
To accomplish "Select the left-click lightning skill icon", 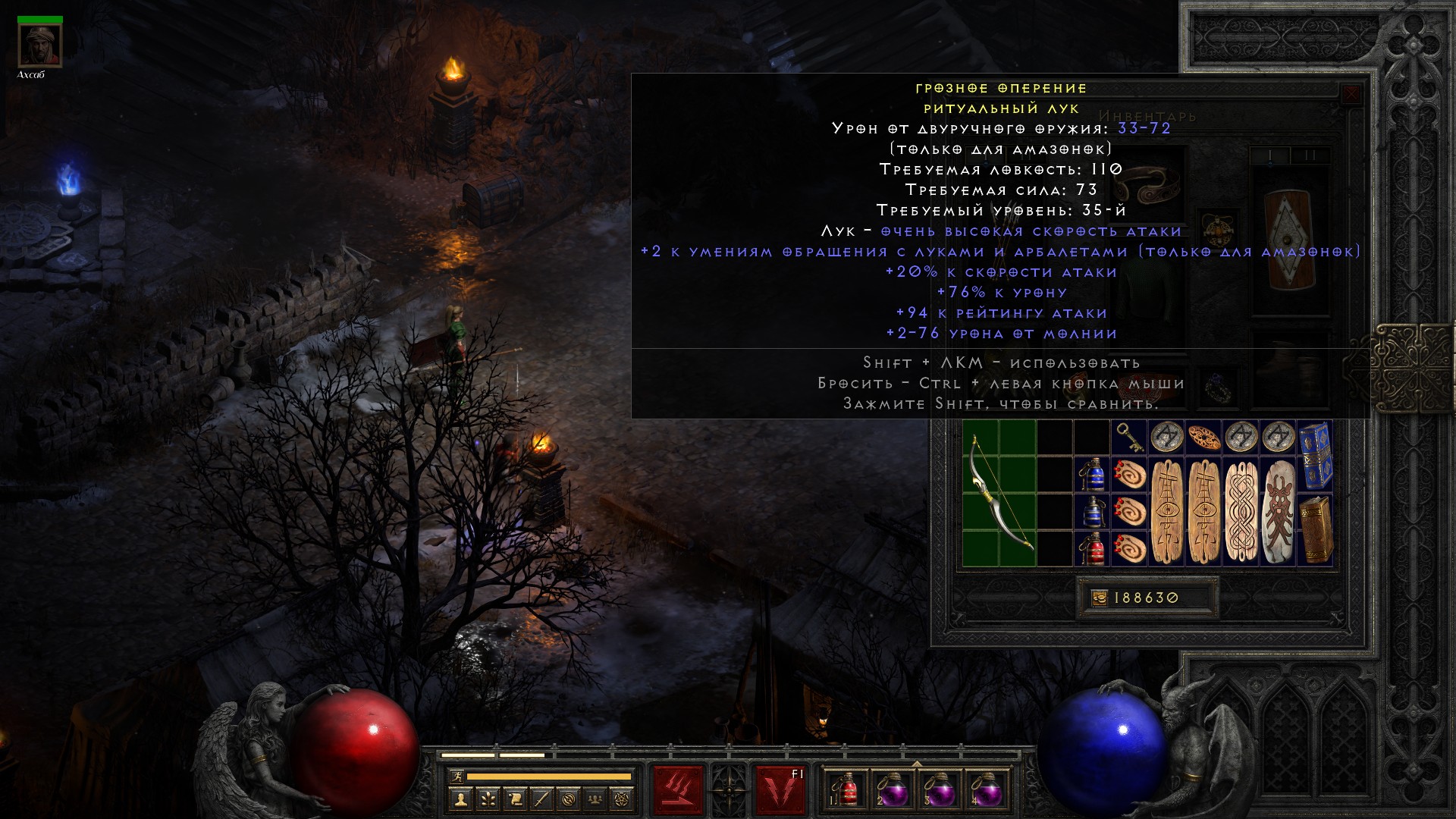I will tap(678, 789).
